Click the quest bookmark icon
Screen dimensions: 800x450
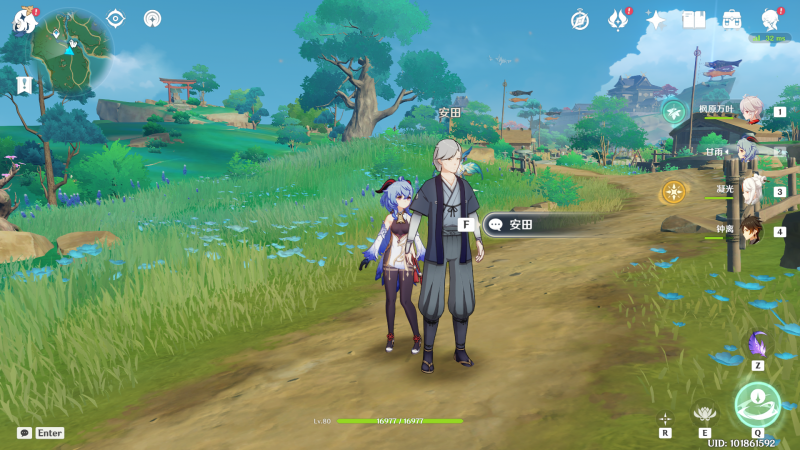point(21,84)
